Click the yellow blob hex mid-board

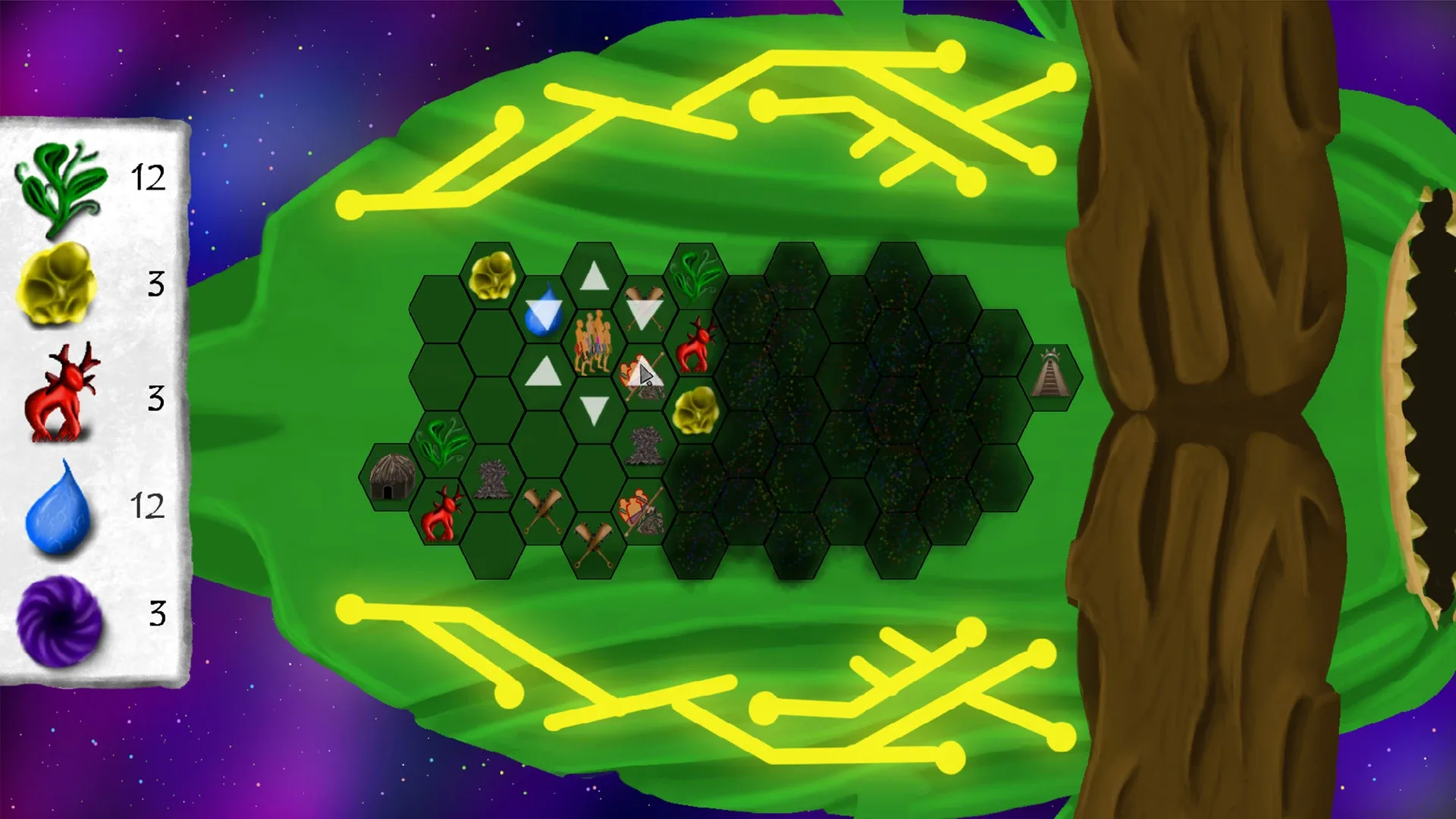click(698, 409)
